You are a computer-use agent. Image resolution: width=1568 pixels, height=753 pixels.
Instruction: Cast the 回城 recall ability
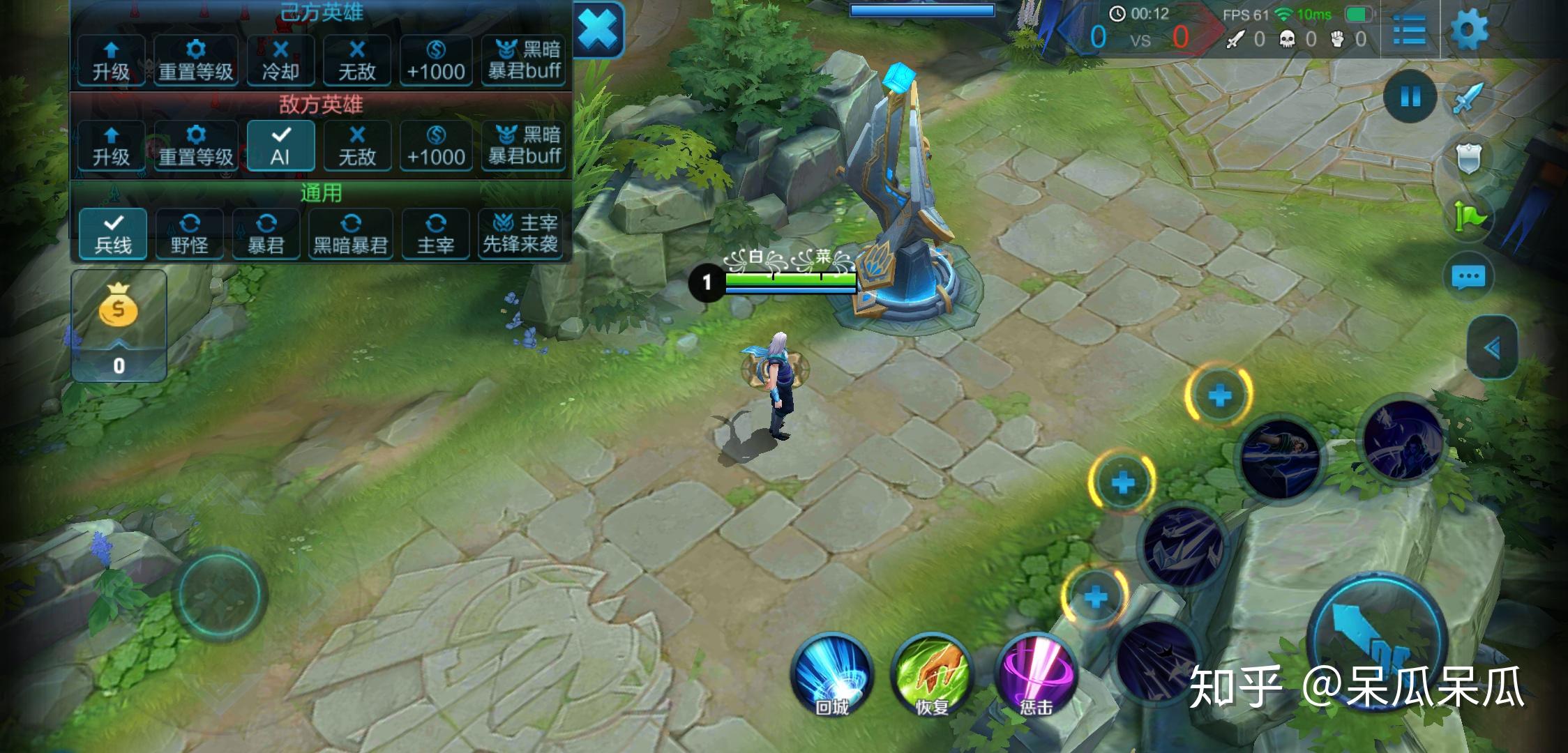832,674
